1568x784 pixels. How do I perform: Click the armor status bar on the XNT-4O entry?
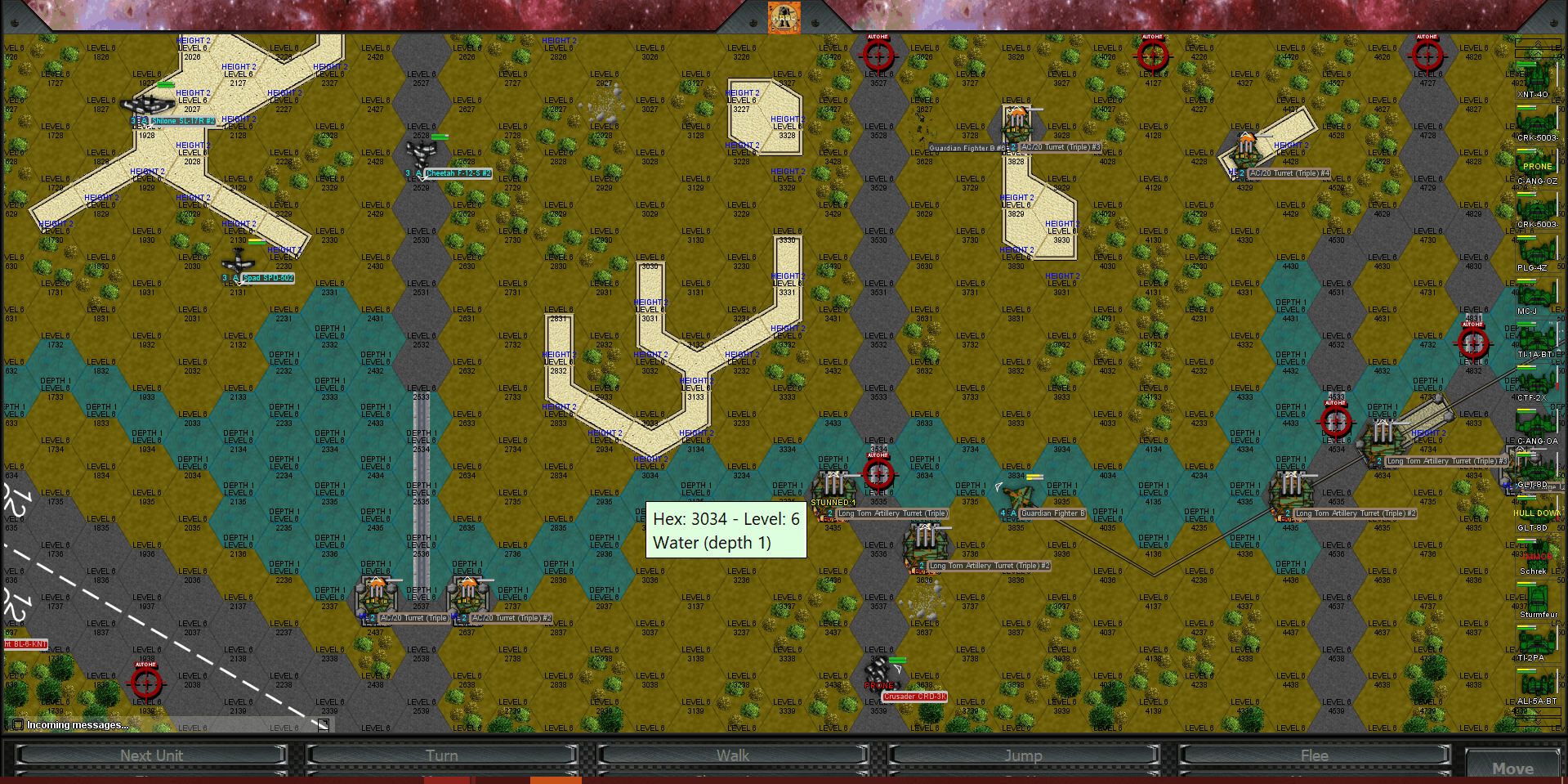[1527, 65]
